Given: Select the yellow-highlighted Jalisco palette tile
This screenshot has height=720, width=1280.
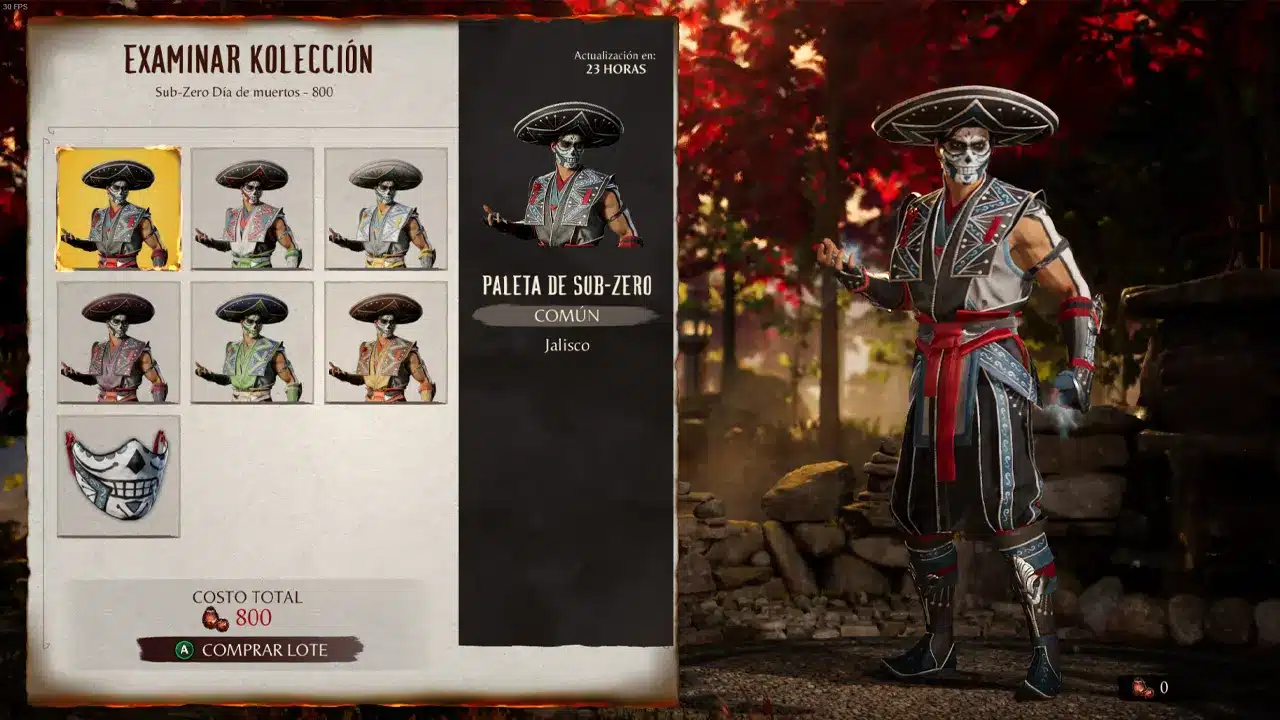Looking at the screenshot, I should click(118, 209).
